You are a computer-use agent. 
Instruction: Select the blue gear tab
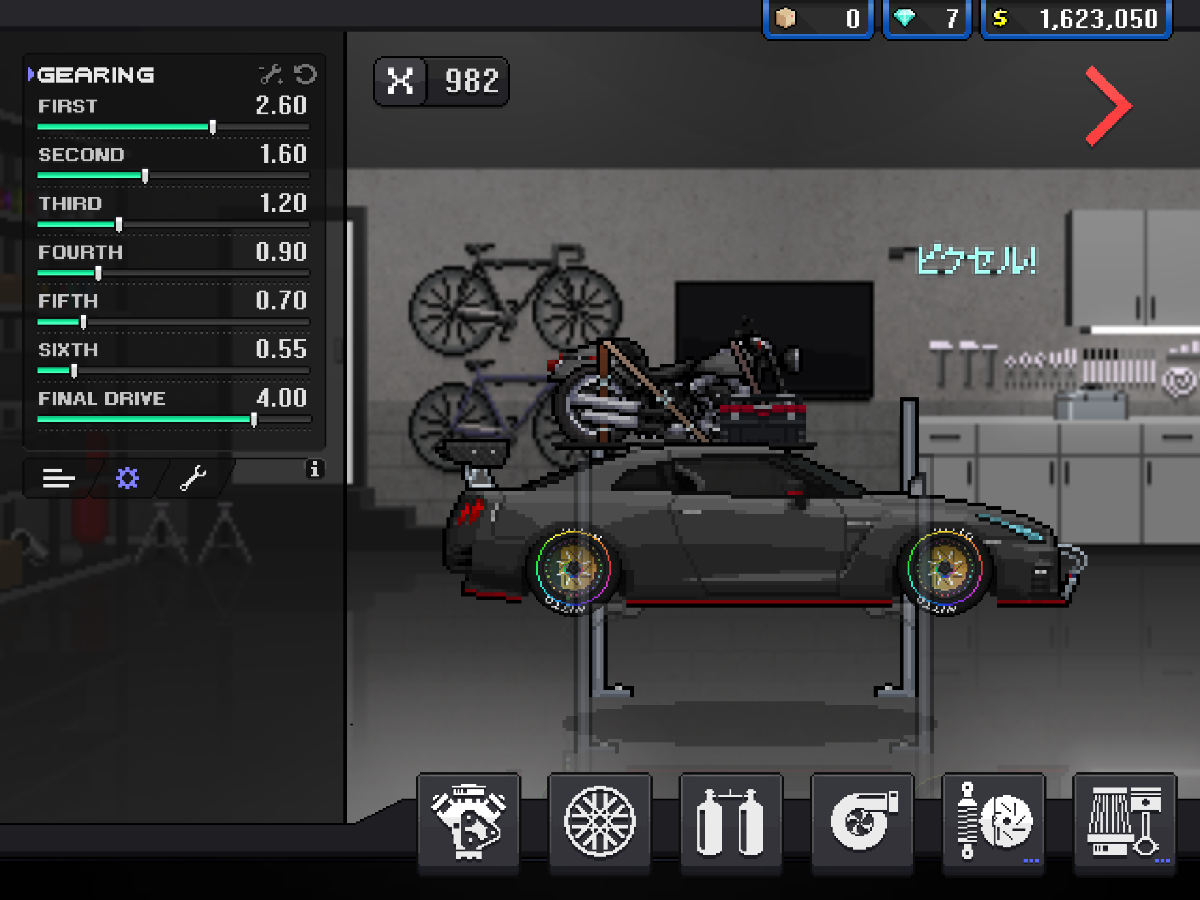click(x=126, y=479)
